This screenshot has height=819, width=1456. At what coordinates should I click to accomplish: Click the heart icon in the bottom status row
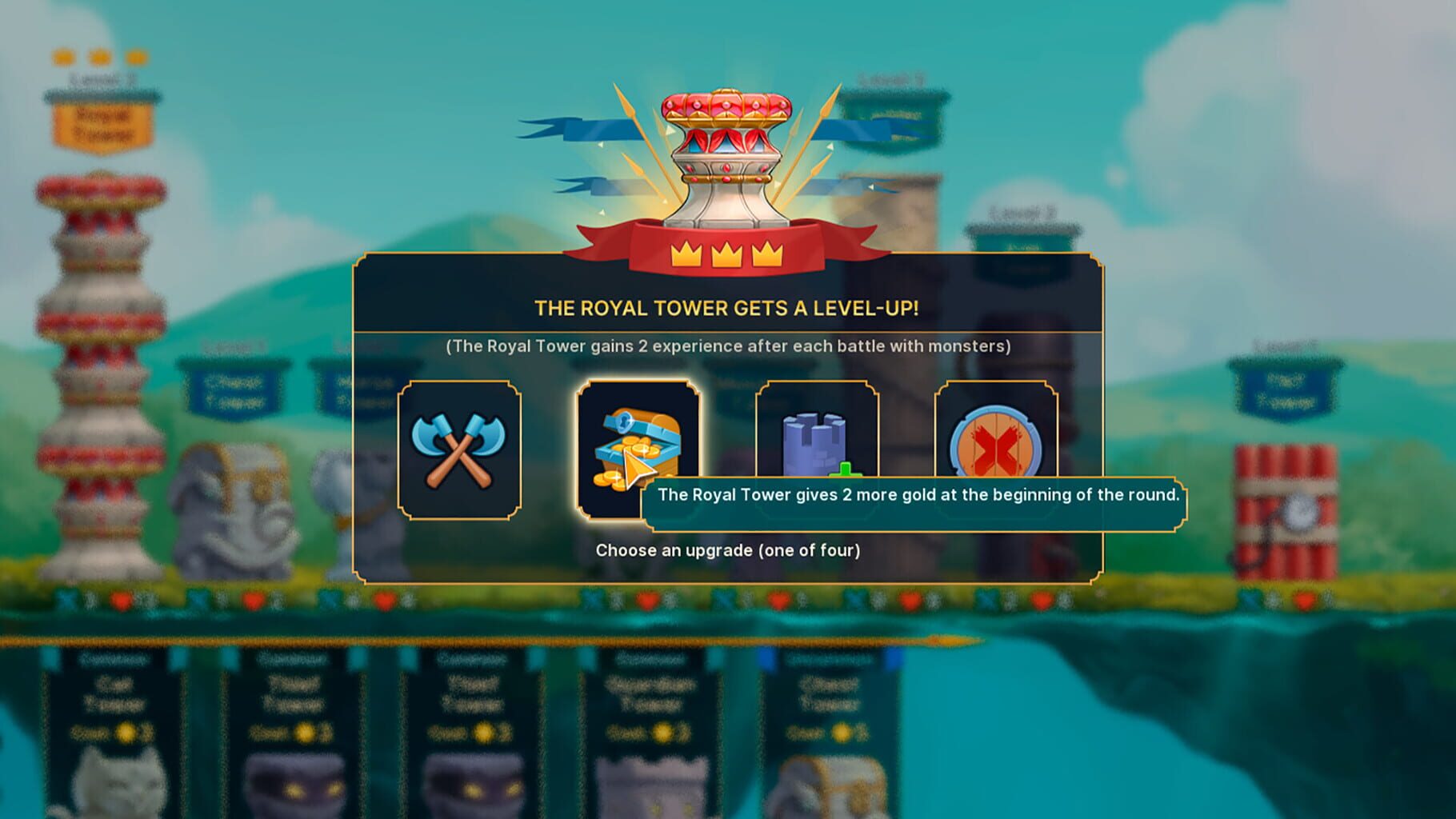click(121, 598)
